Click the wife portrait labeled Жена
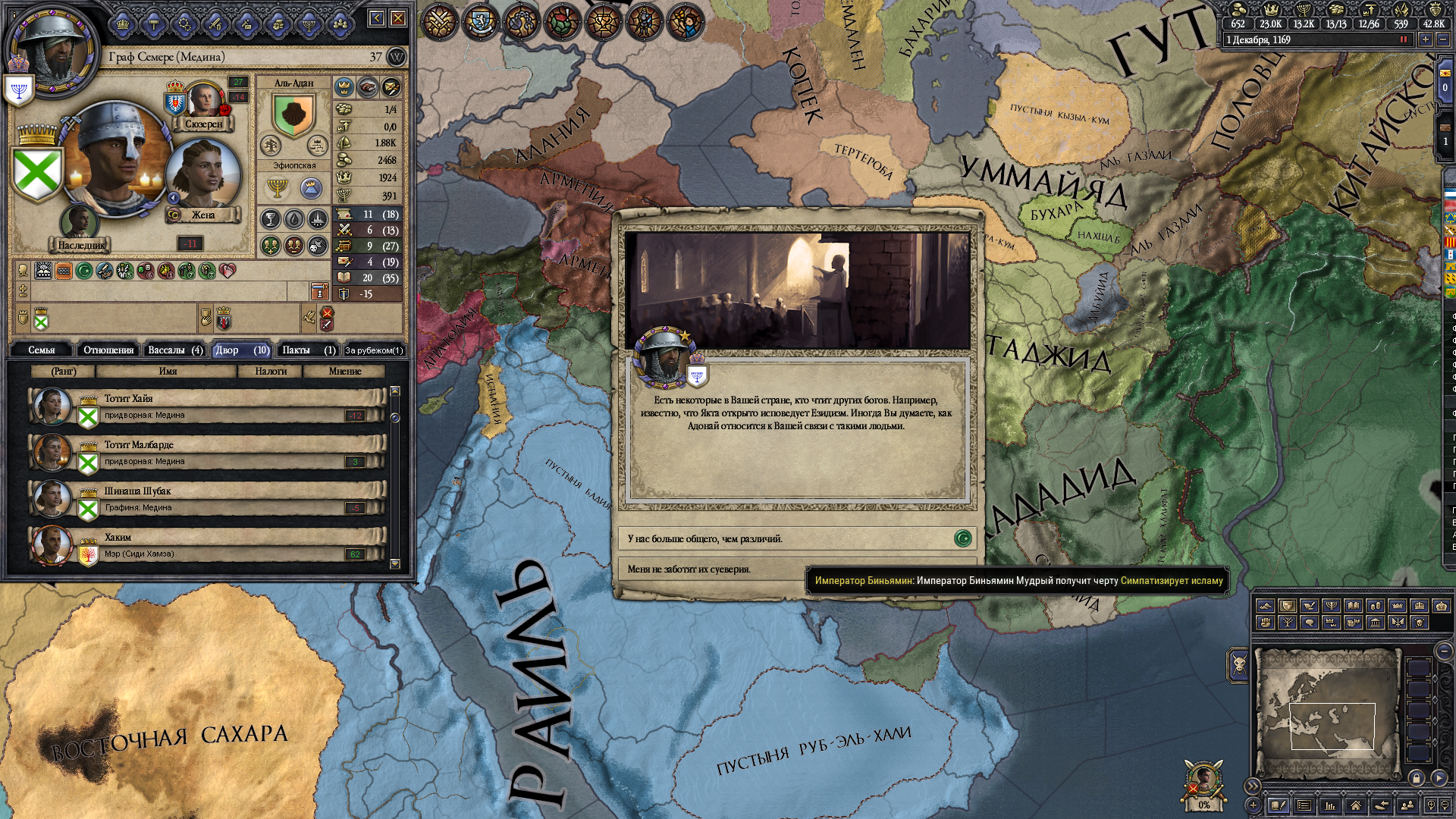Image resolution: width=1456 pixels, height=819 pixels. click(202, 176)
